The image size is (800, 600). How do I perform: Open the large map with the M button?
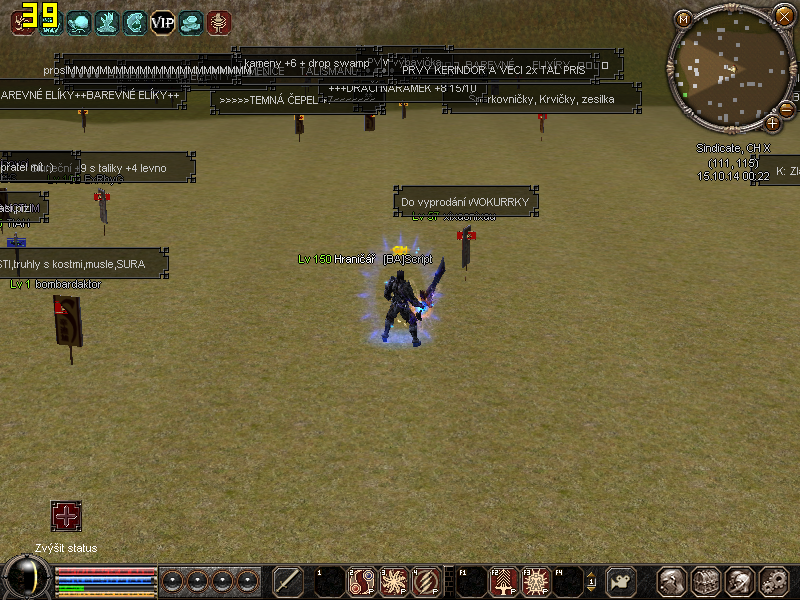684,19
